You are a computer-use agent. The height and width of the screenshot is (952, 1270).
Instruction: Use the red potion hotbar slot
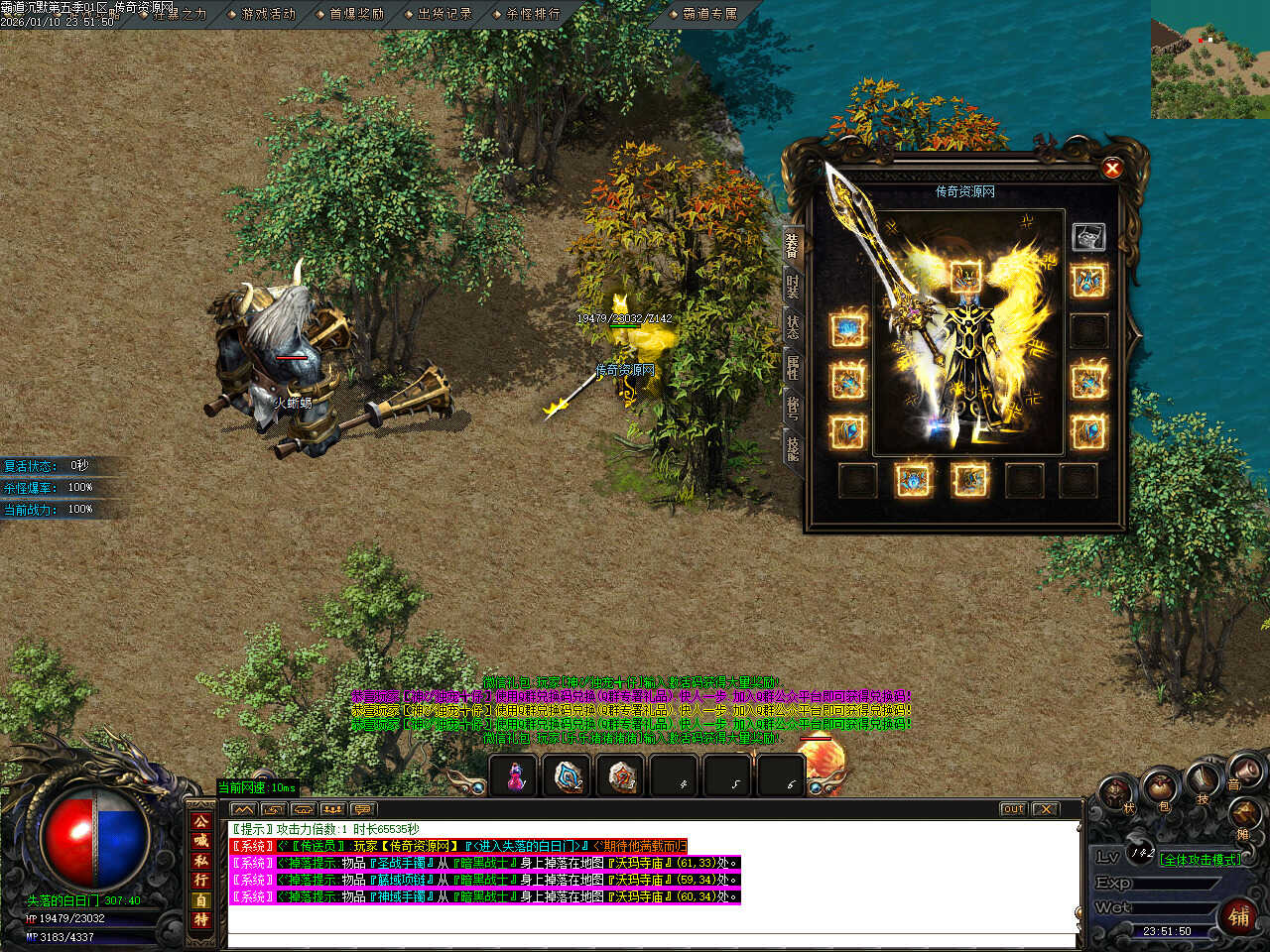515,776
